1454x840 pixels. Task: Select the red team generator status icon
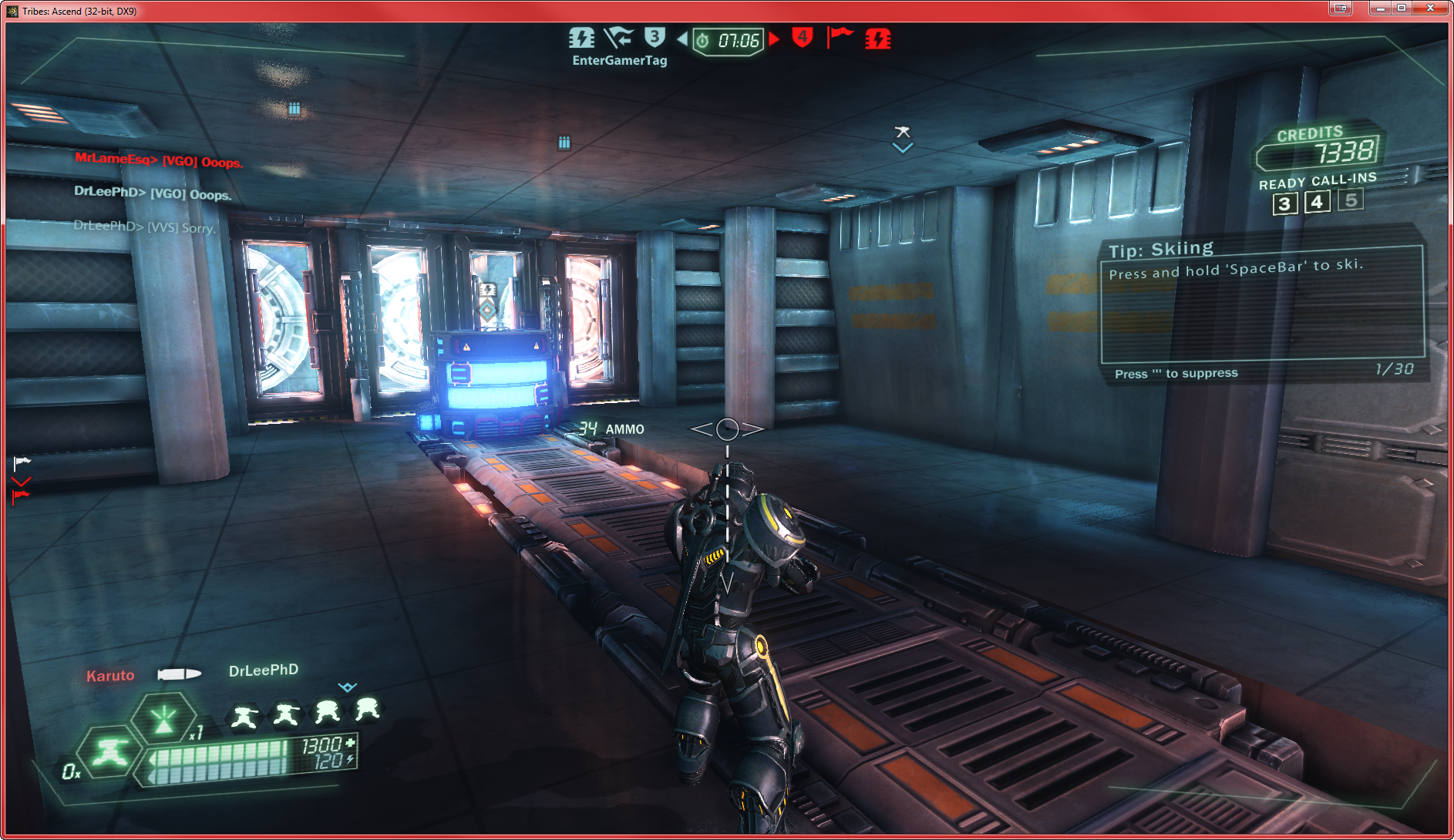coord(877,39)
